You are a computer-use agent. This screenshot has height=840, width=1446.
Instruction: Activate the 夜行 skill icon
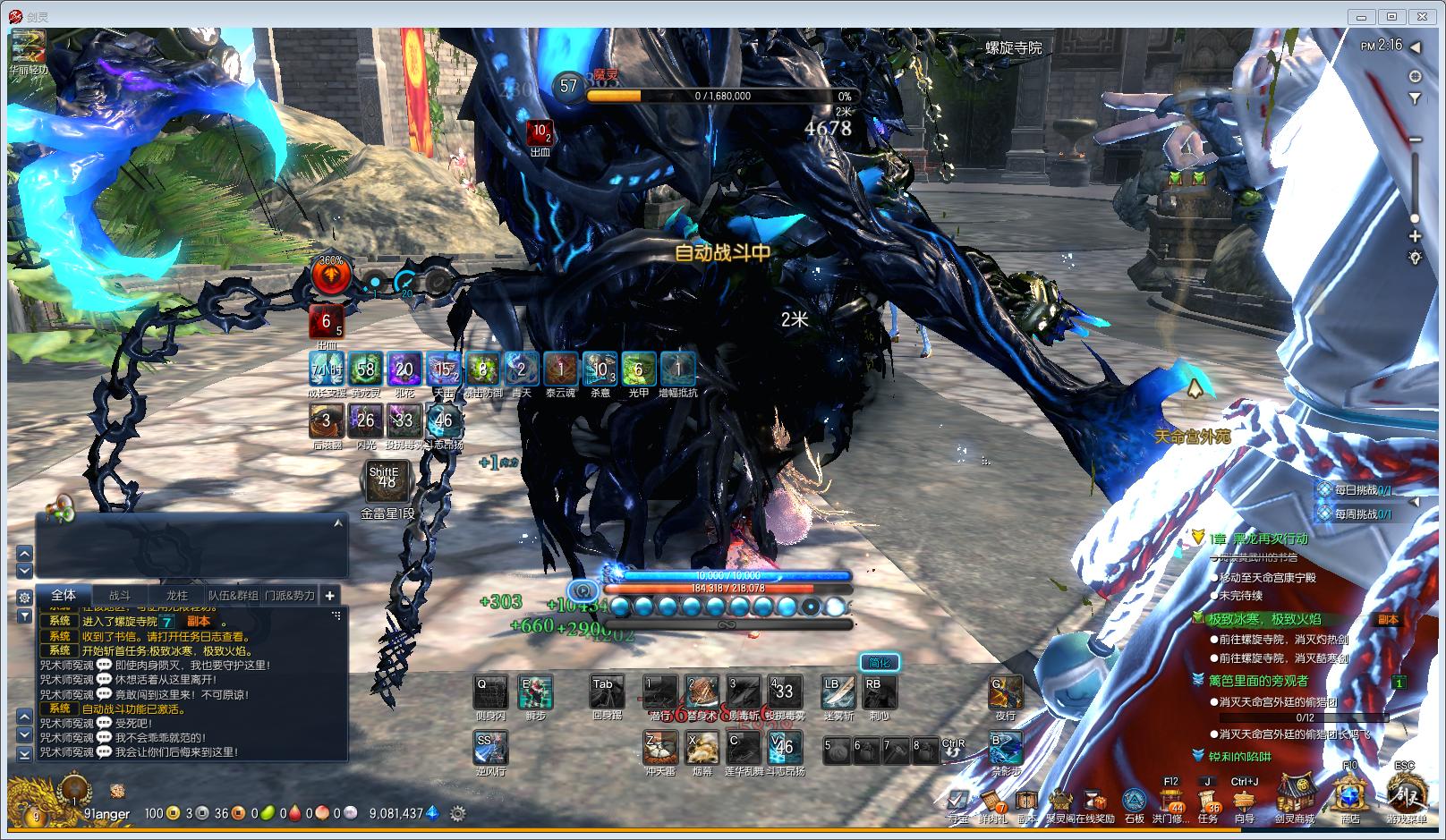pyautogui.click(x=1006, y=692)
